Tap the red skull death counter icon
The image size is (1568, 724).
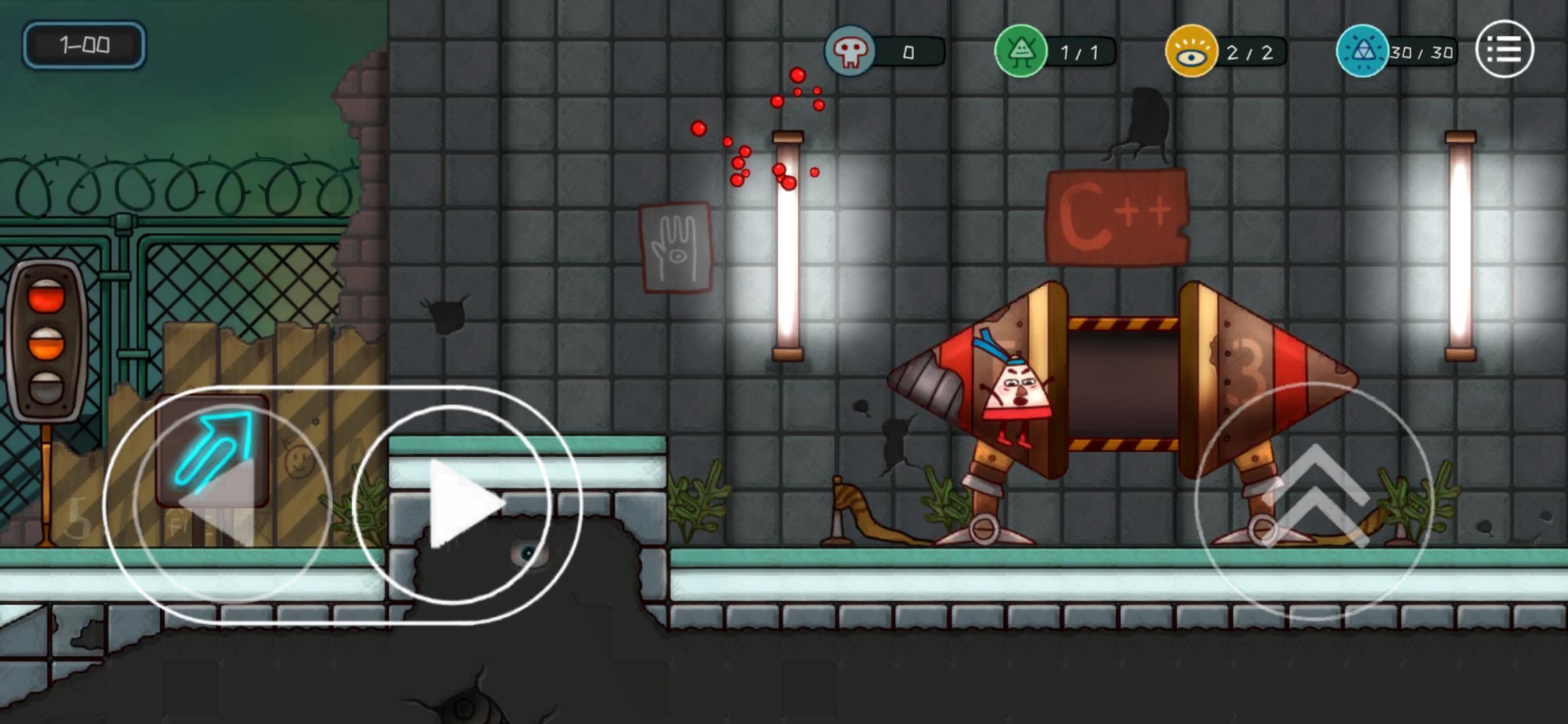pos(849,51)
